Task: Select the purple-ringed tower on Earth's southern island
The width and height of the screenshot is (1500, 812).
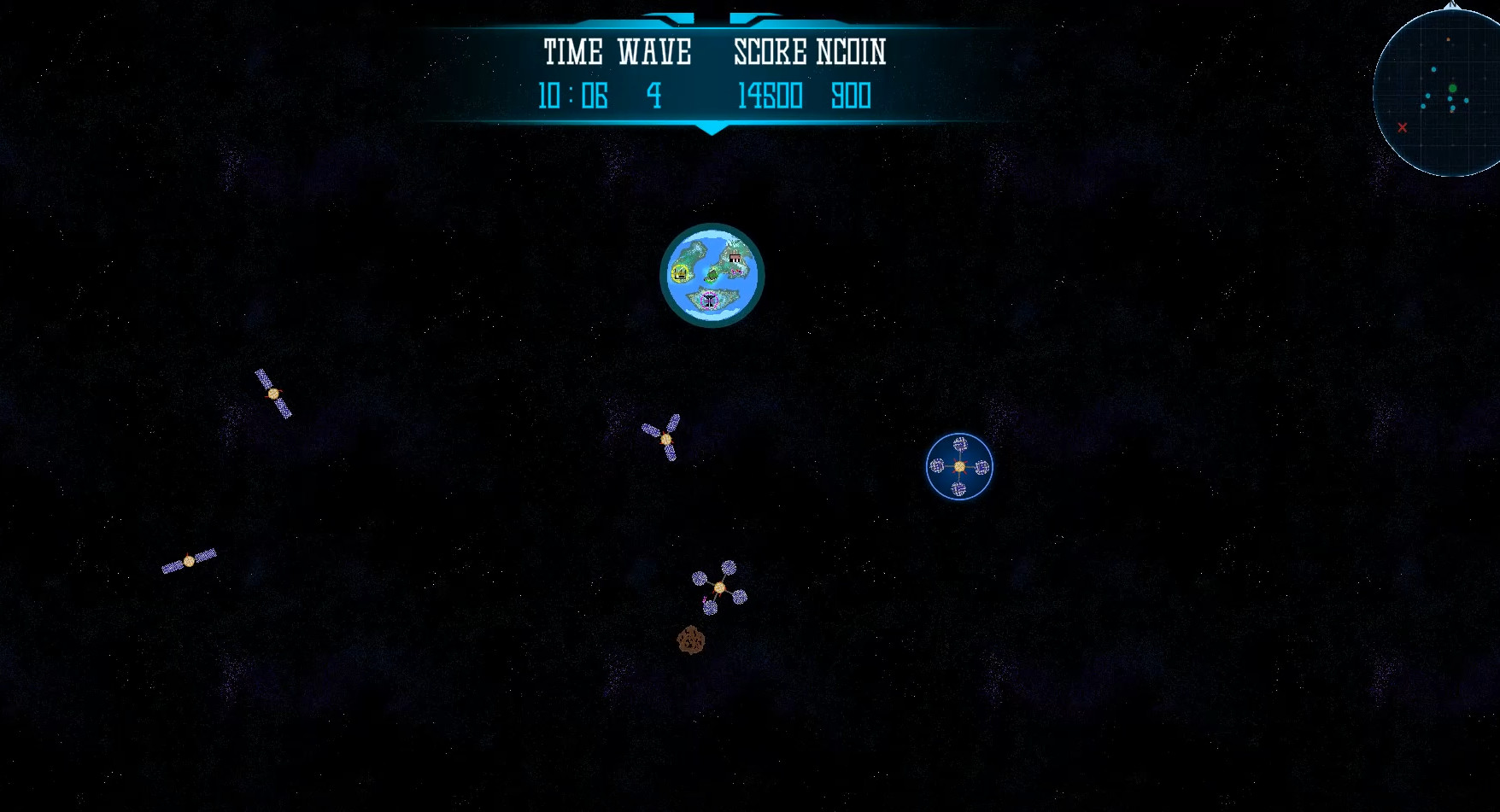Action: tap(710, 300)
